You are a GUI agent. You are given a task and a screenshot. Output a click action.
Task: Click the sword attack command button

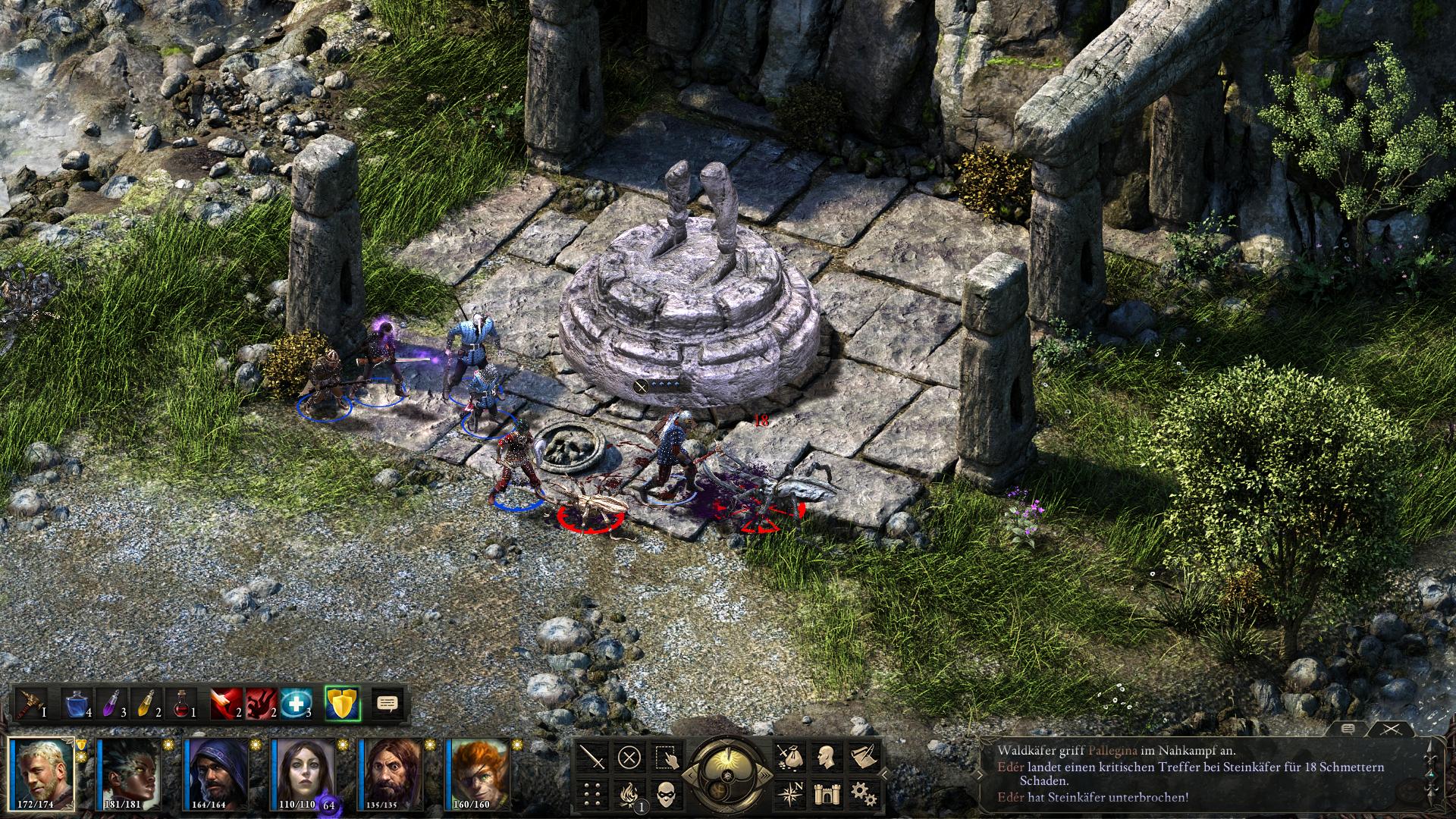pyautogui.click(x=593, y=757)
